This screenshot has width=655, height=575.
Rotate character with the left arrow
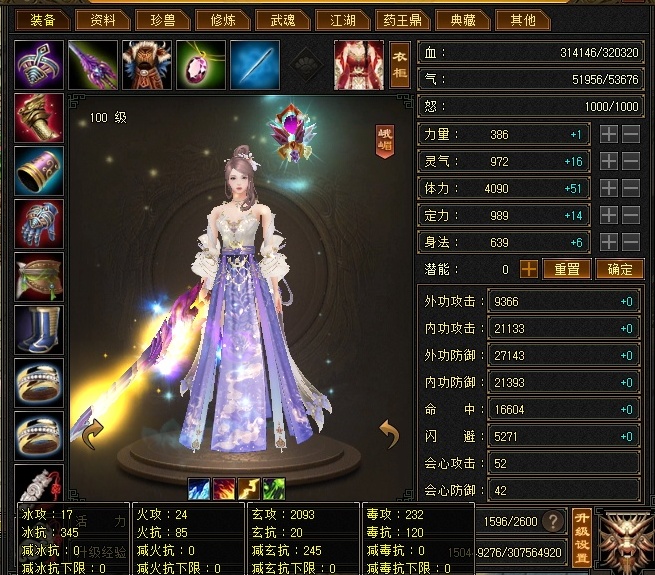click(92, 435)
